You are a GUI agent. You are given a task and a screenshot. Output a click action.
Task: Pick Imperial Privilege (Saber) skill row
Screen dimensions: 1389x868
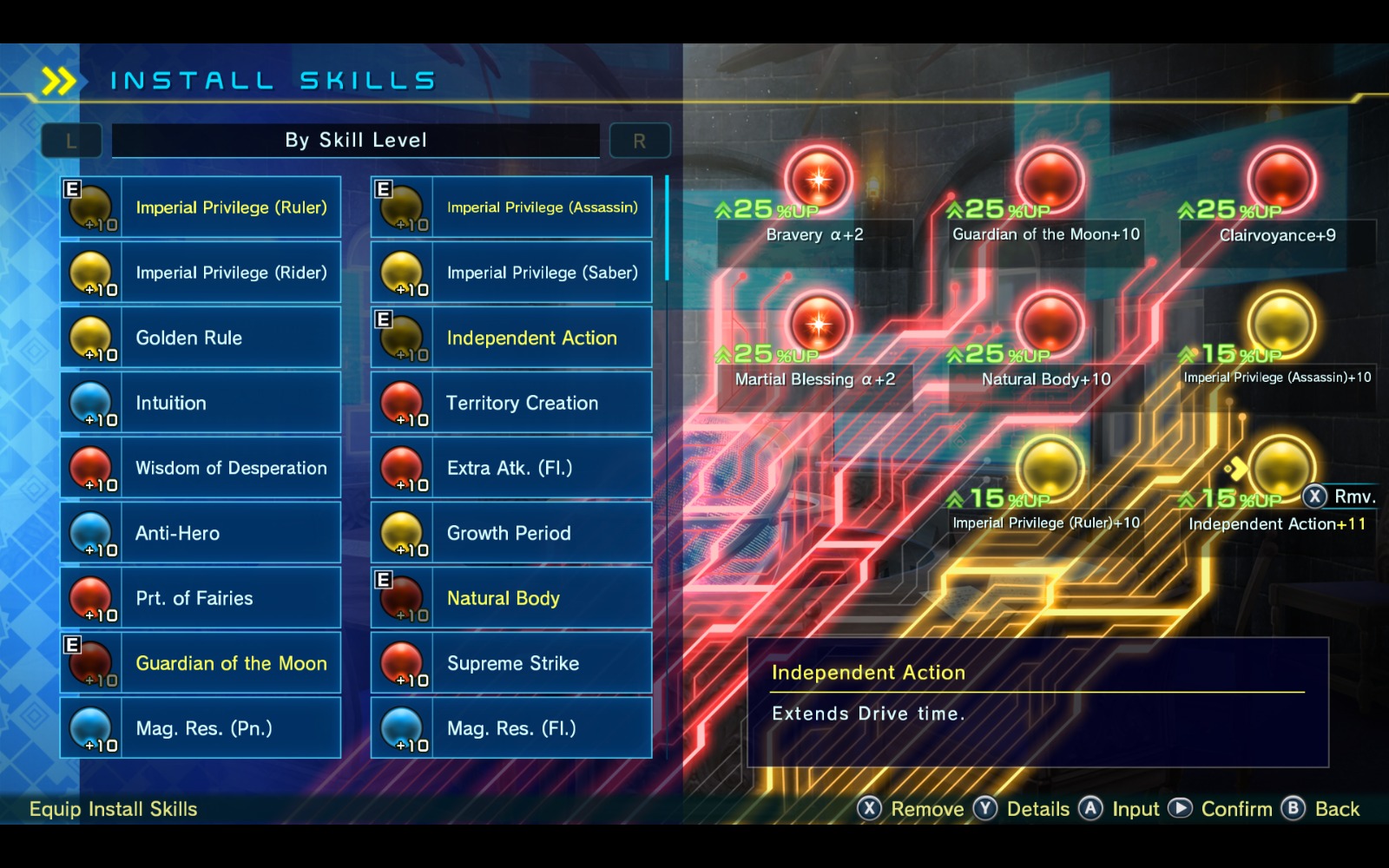pos(511,273)
